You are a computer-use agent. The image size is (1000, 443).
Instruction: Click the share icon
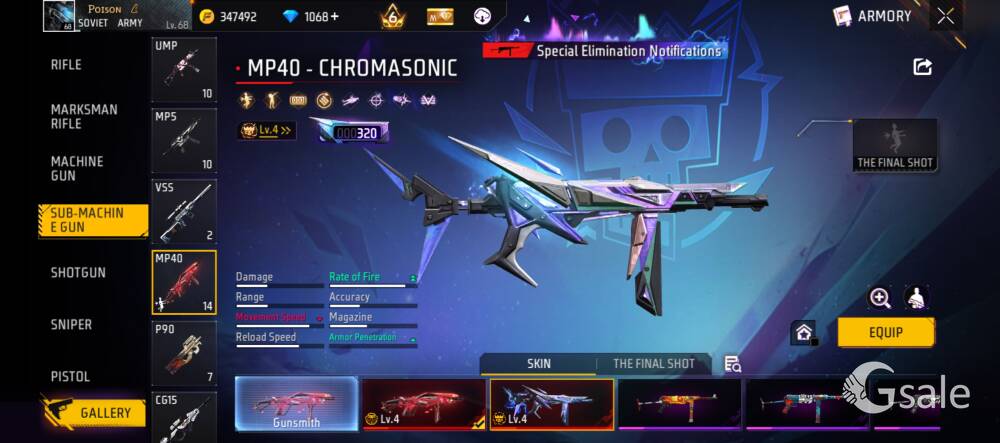922,67
